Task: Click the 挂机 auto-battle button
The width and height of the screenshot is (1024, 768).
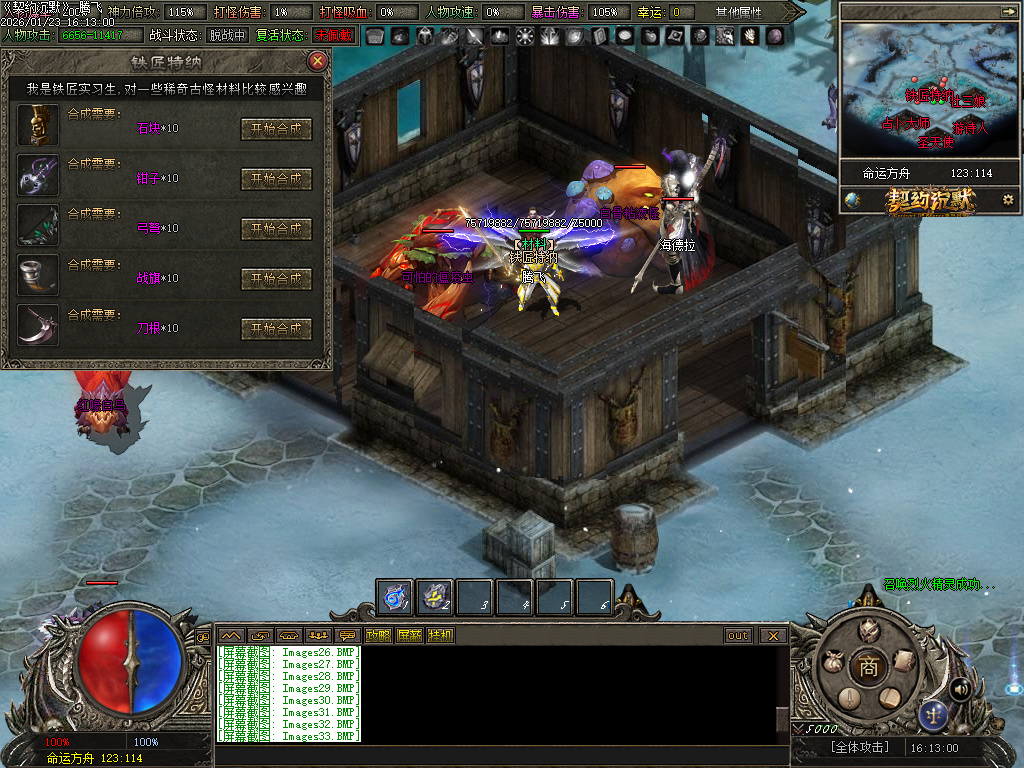Action: pyautogui.click(x=440, y=635)
